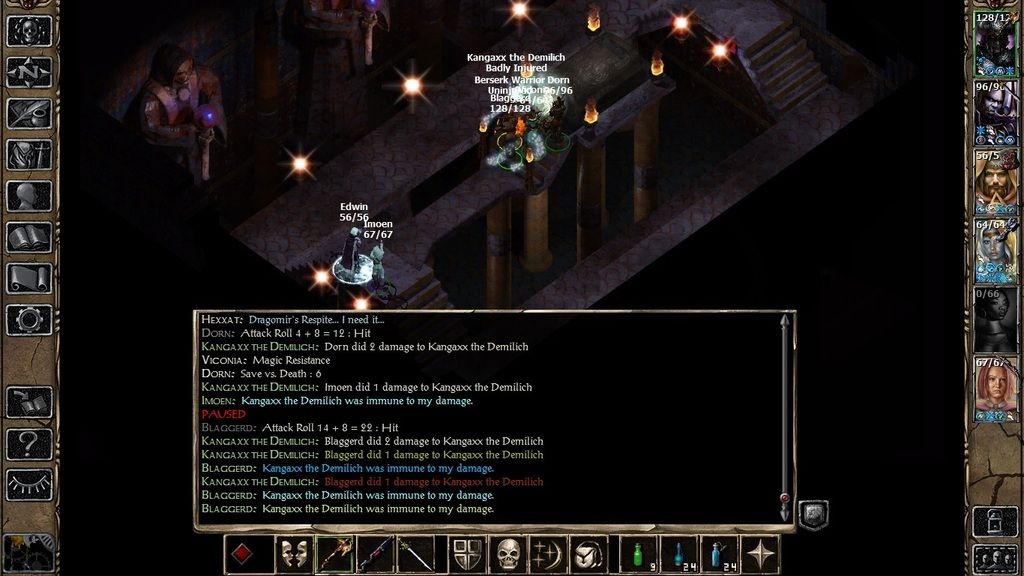Click the four-point star button on action bar

[761, 554]
